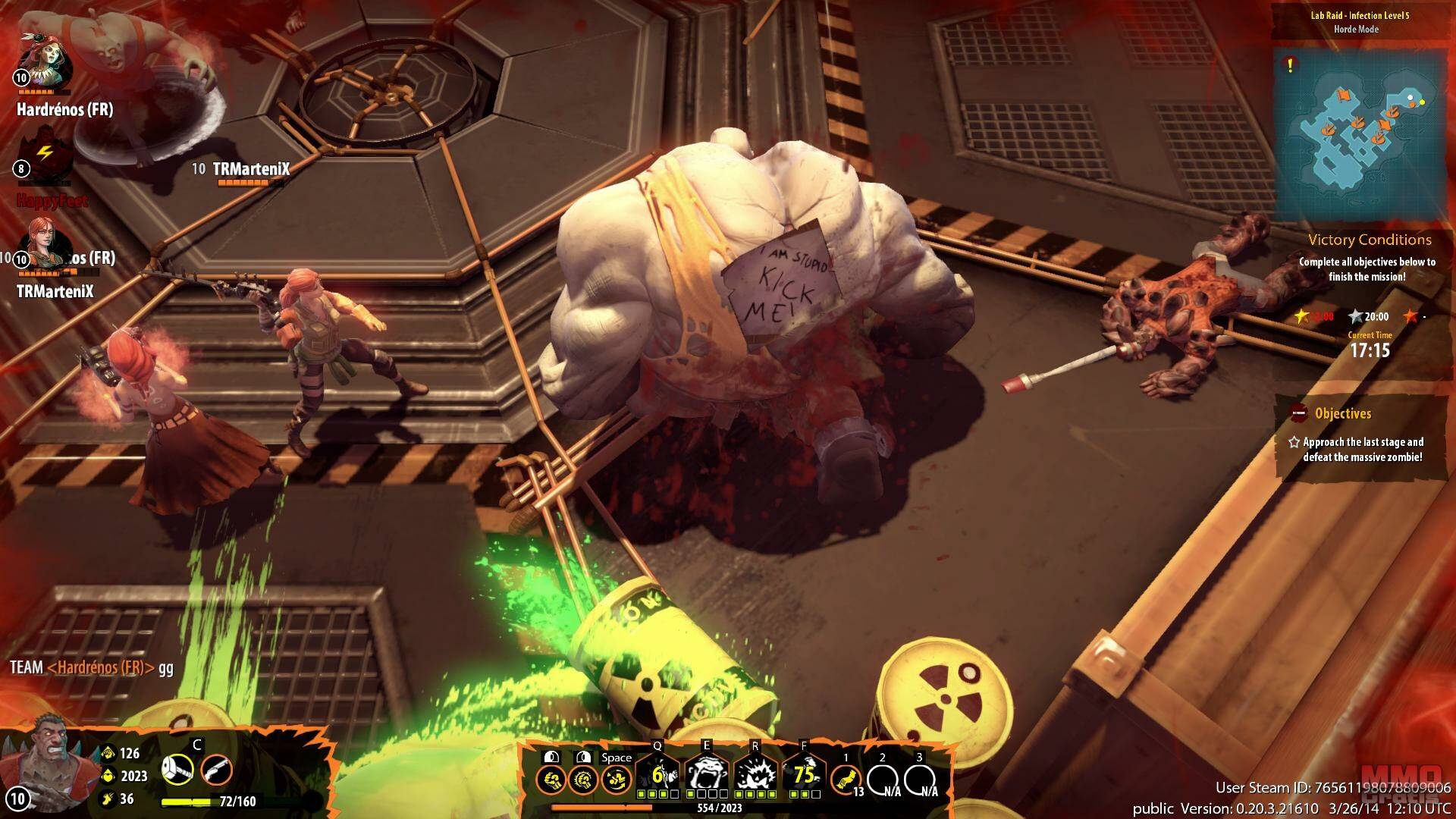Click the plain yellow fist attack icon
Viewport: 1456px width, 819px height.
pos(549,780)
